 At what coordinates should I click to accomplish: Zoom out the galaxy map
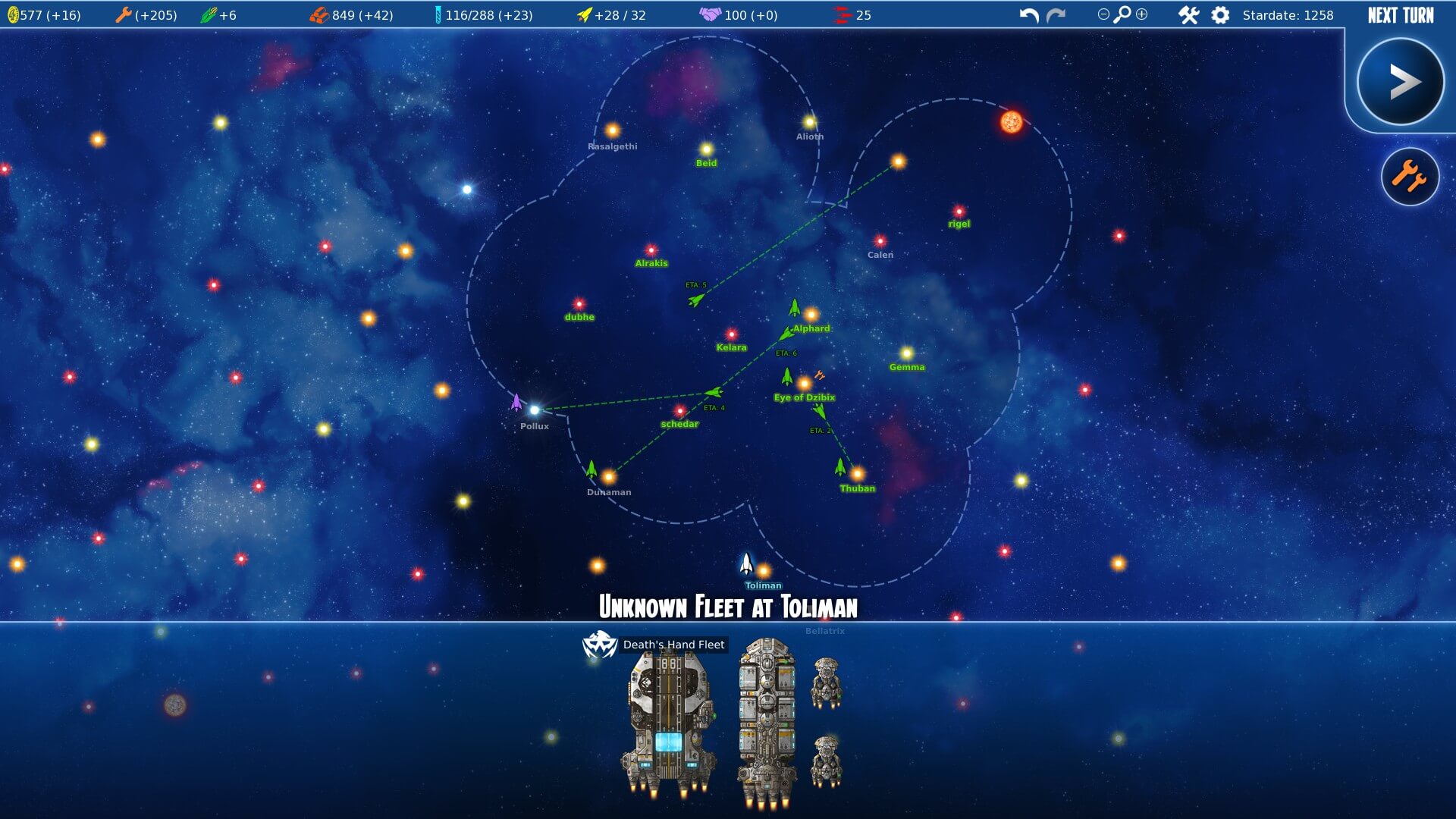(1103, 14)
